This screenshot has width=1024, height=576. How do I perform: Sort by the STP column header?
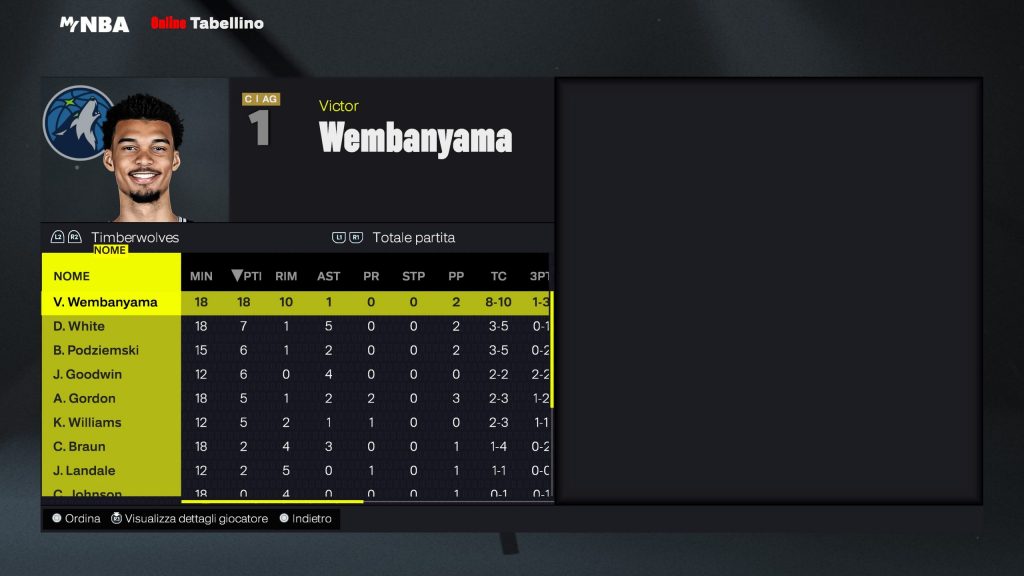point(413,276)
